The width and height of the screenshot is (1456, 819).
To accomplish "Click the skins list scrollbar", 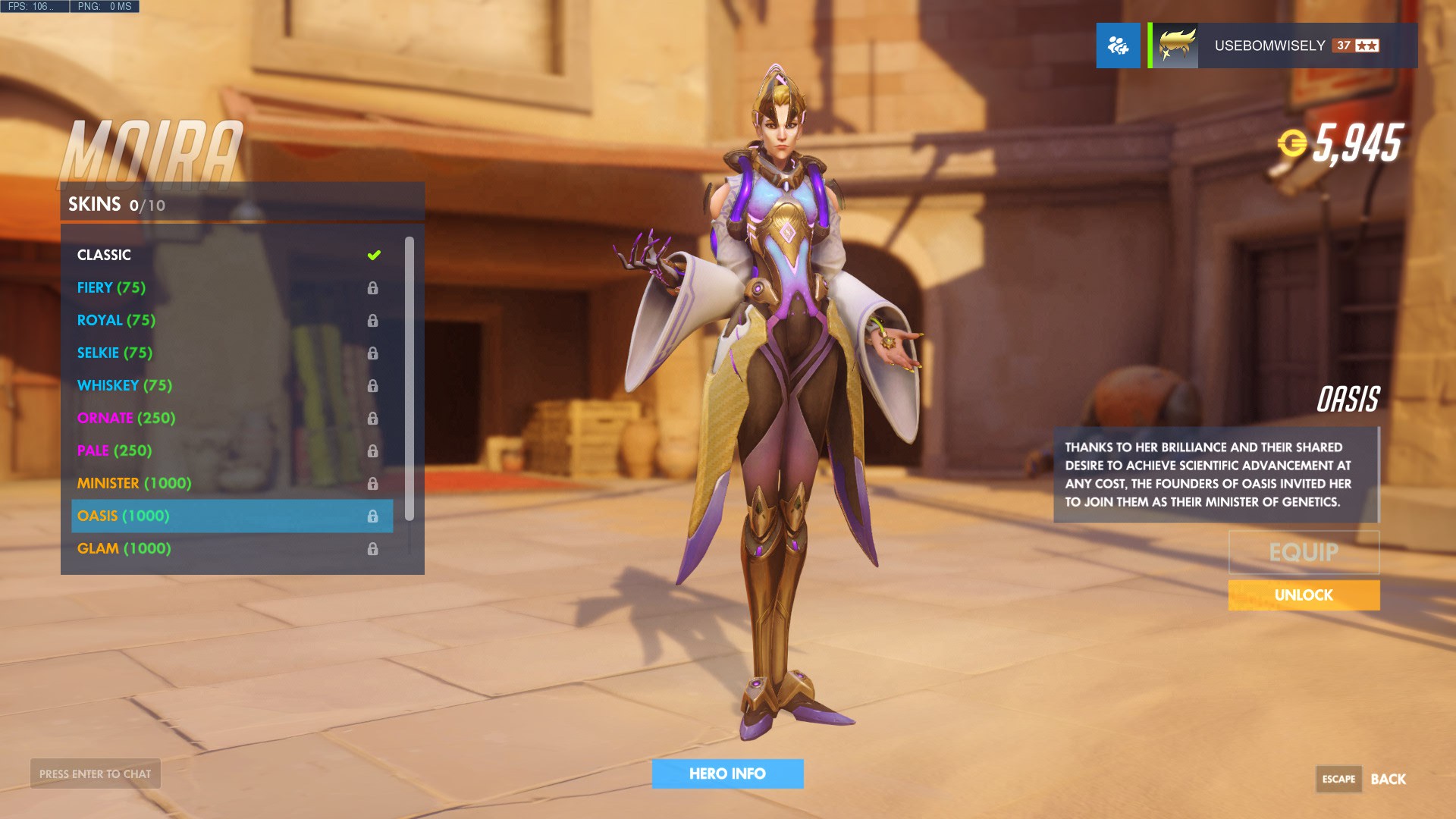I will coord(409,379).
